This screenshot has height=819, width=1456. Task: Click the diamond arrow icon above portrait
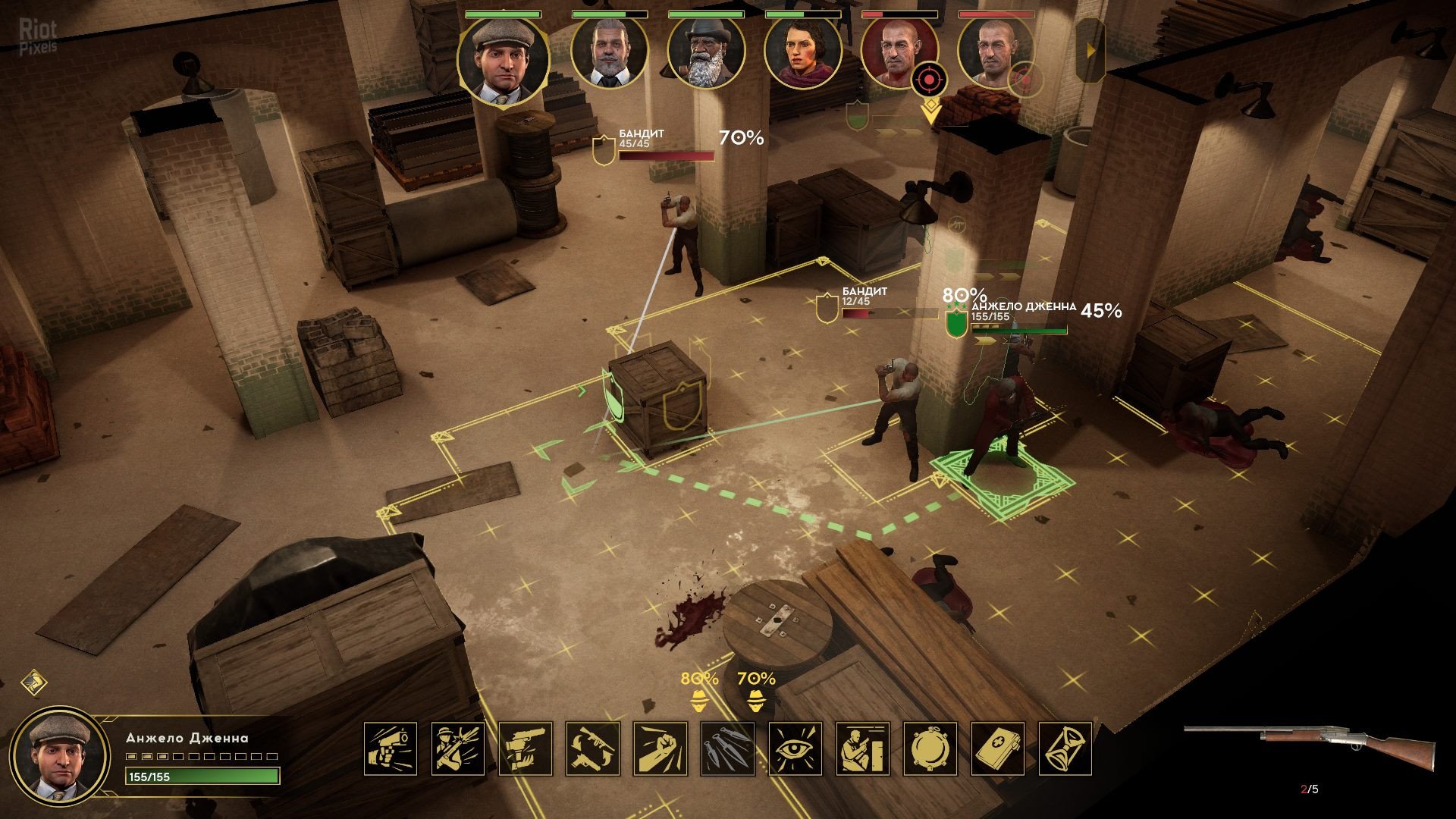tap(34, 682)
